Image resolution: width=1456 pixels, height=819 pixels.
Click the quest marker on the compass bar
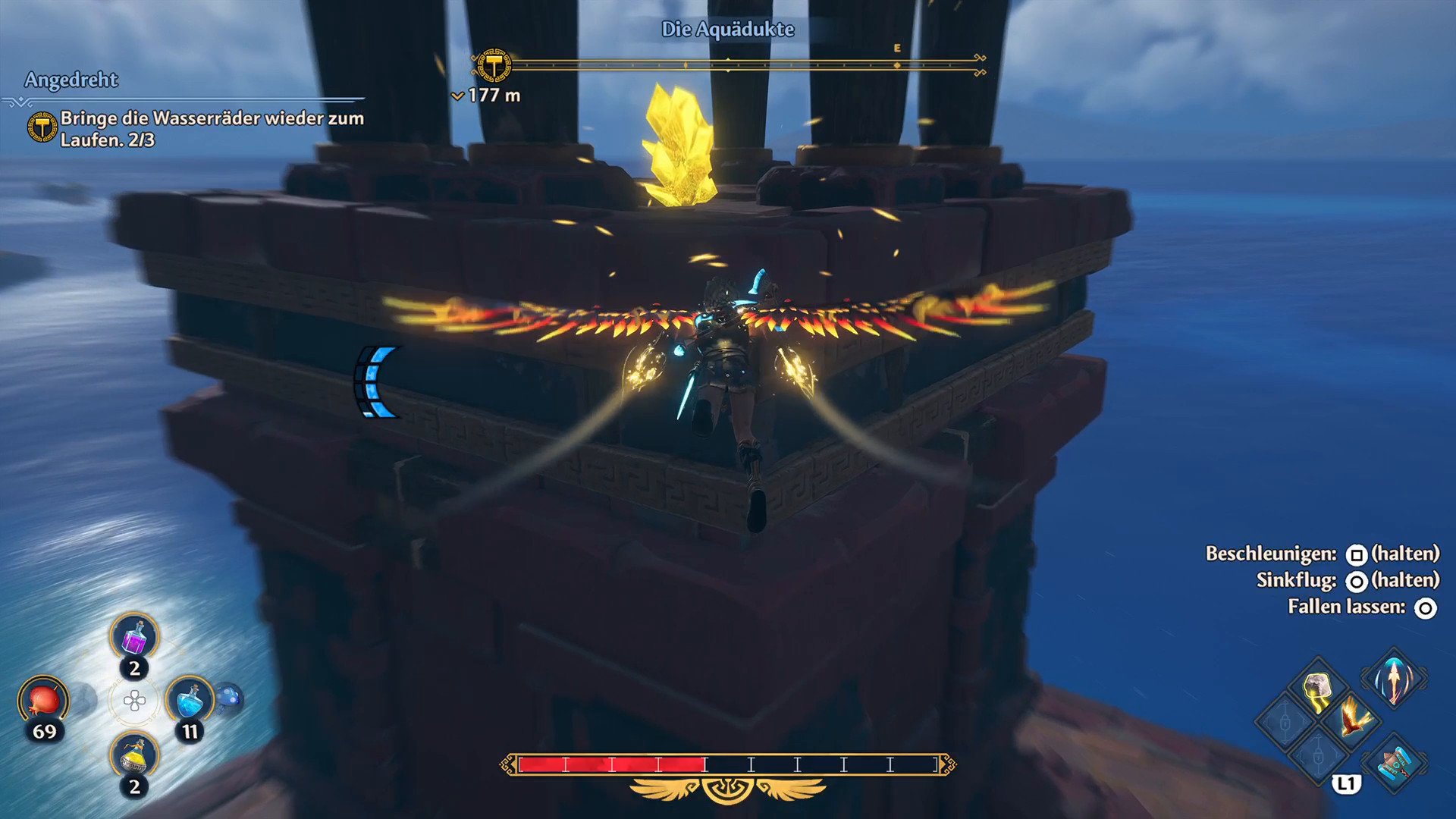pyautogui.click(x=494, y=66)
